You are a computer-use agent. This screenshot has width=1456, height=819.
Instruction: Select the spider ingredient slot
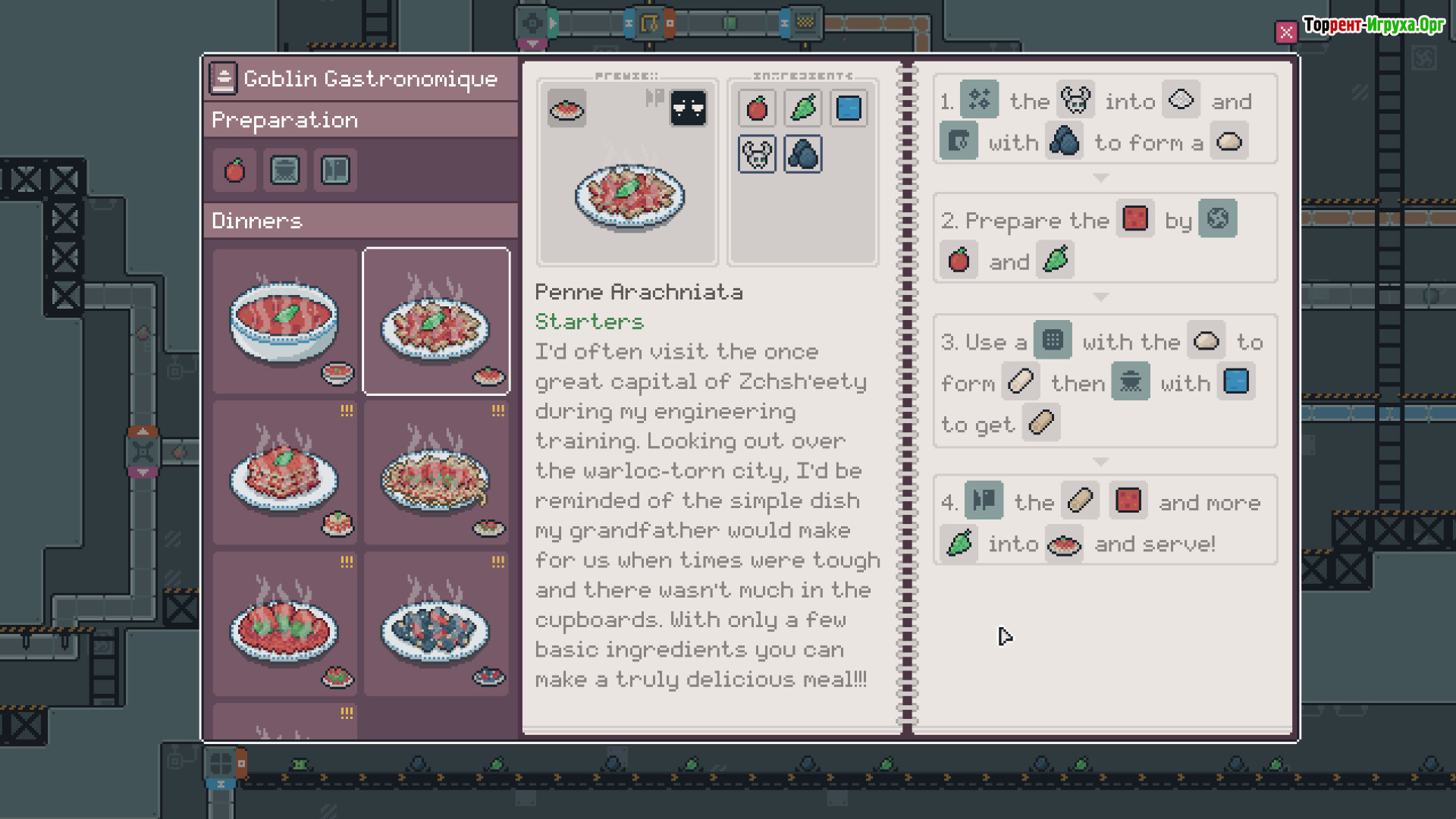click(757, 155)
